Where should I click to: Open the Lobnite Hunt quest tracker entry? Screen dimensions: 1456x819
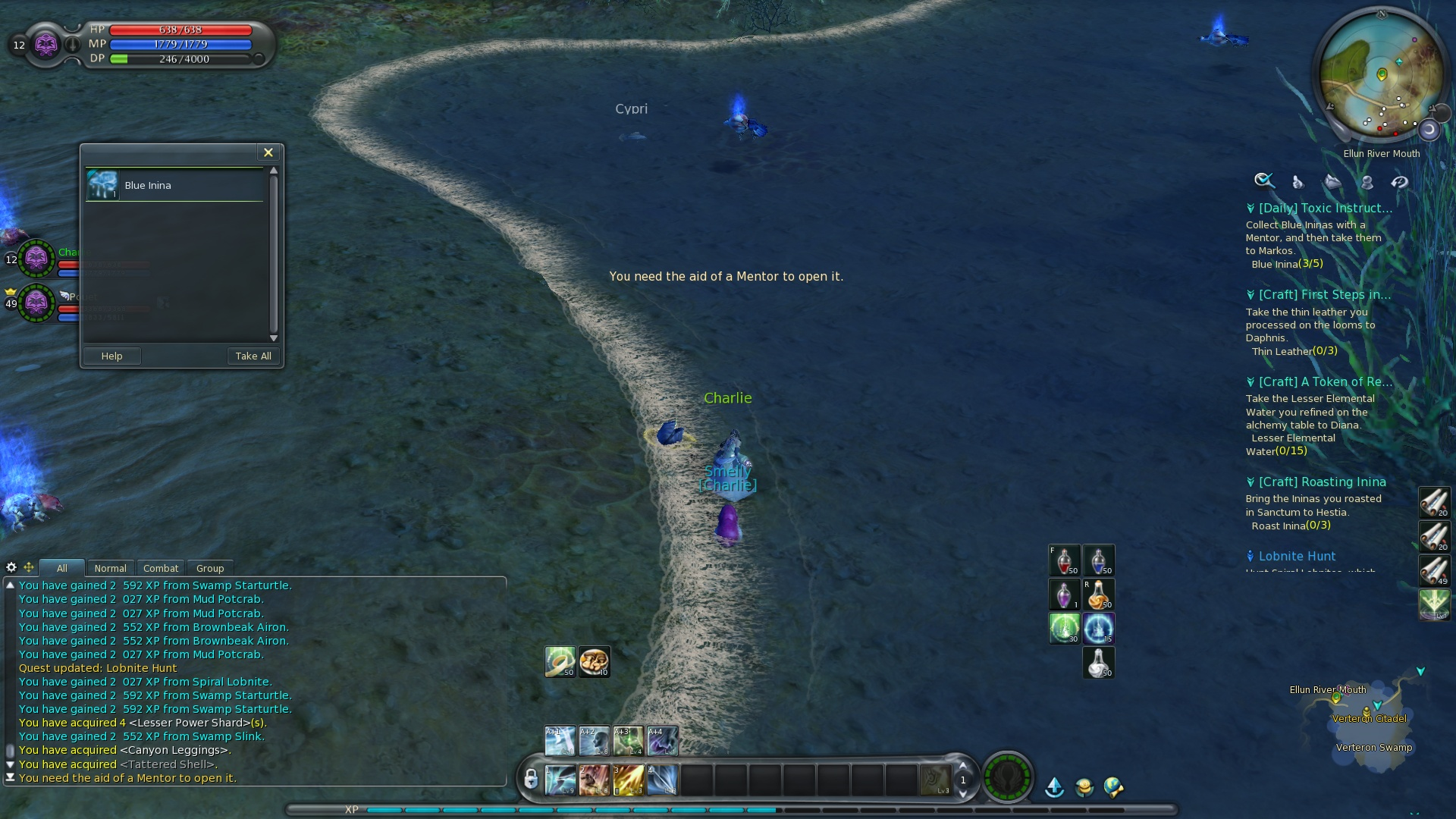tap(1297, 556)
